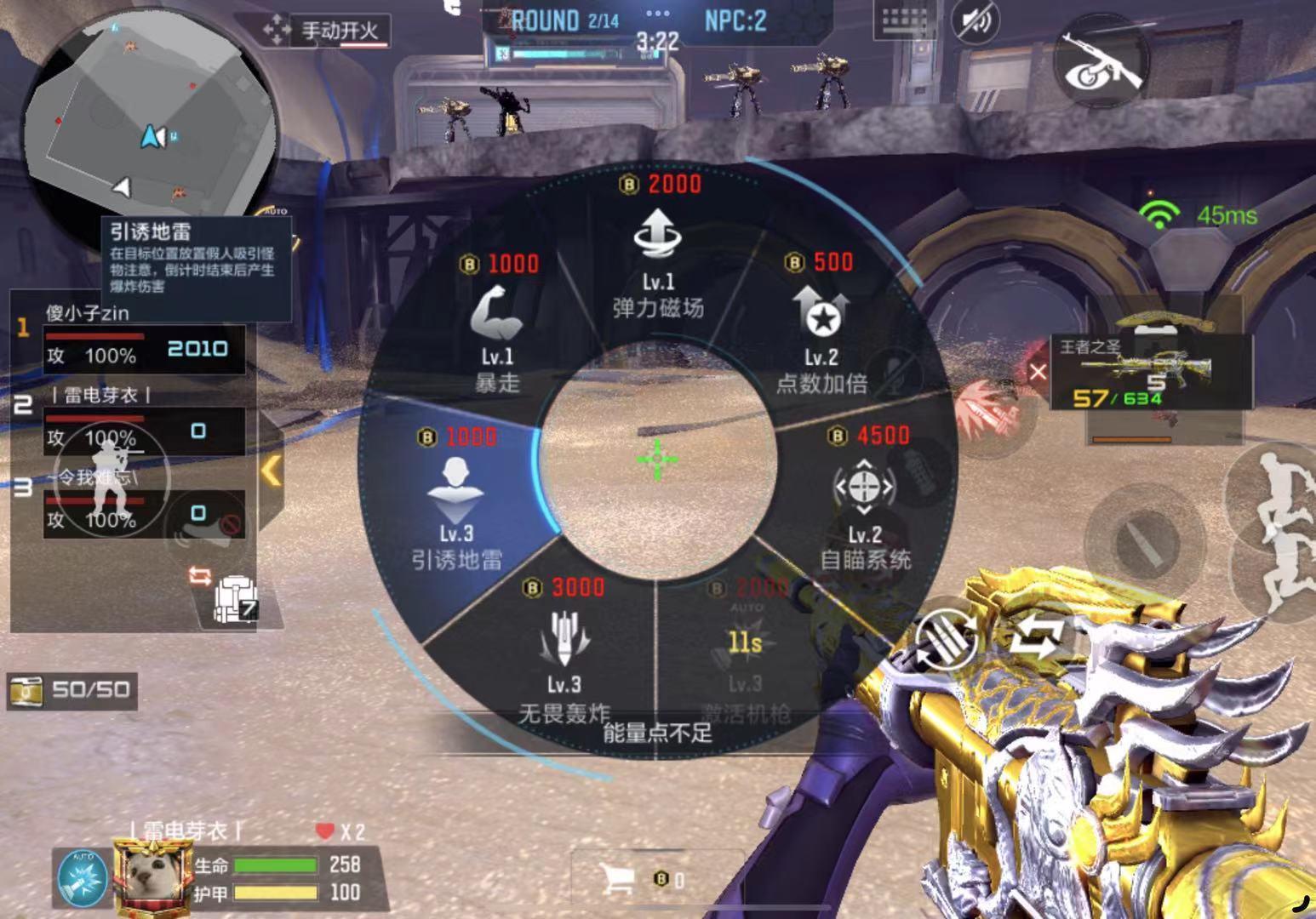
Task: Open the shopping cart store
Action: [618, 879]
